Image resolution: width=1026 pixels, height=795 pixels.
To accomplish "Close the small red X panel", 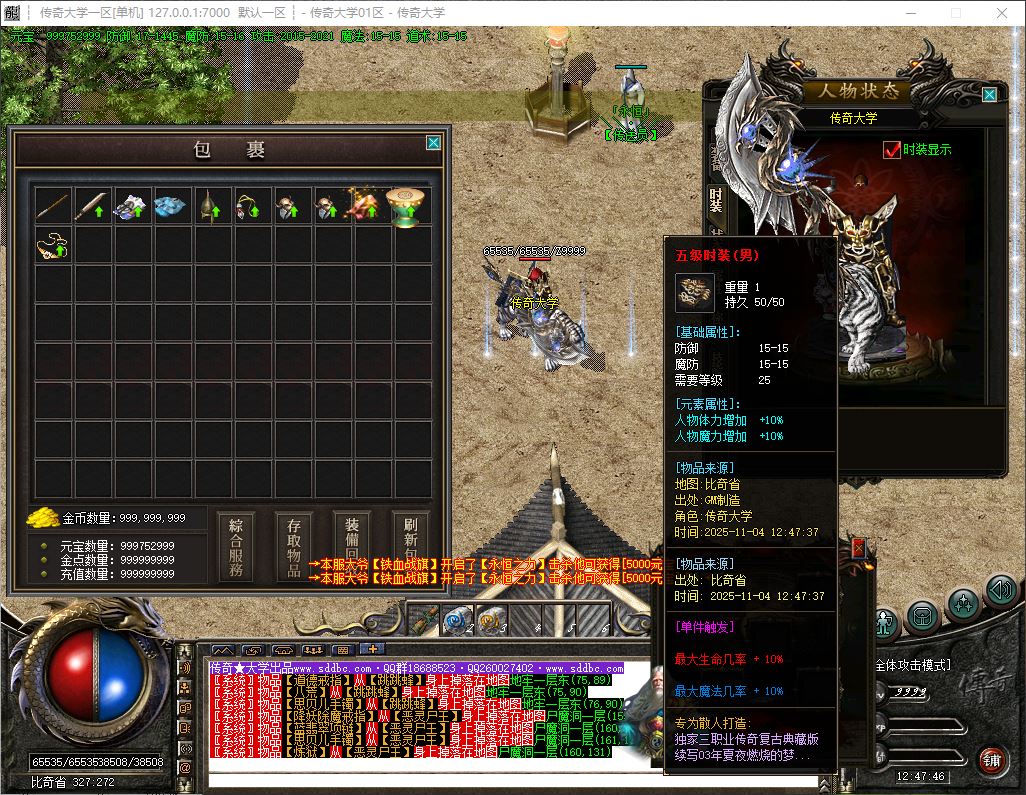I will (857, 547).
